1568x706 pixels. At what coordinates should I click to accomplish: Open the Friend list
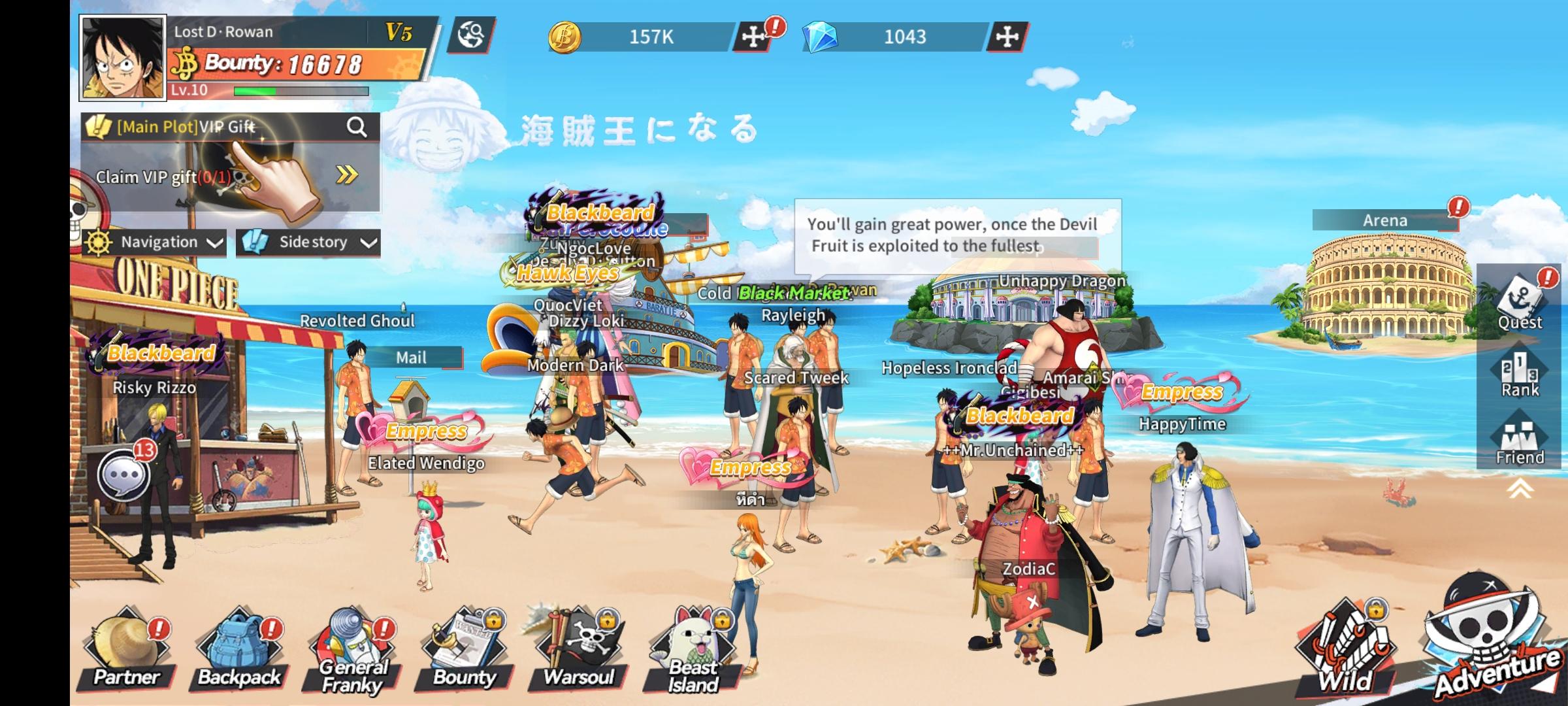click(x=1518, y=438)
